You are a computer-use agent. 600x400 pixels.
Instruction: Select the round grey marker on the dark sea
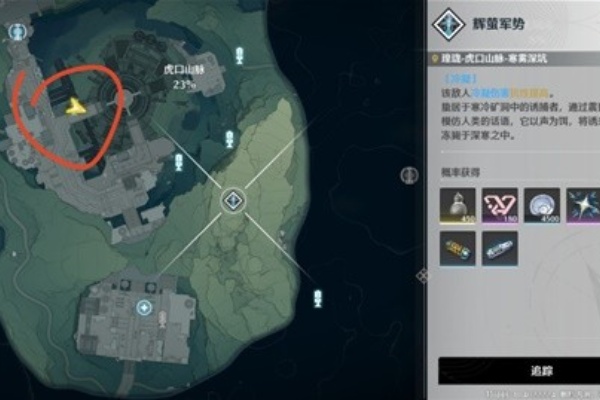408,174
